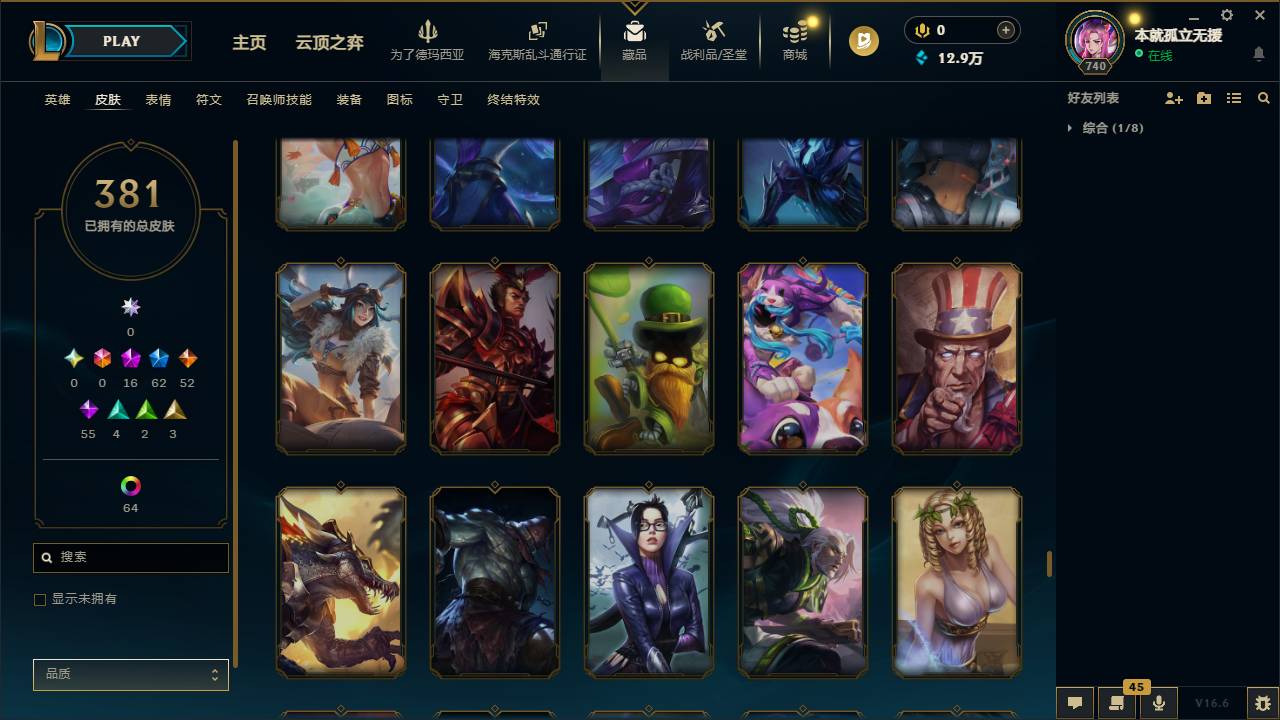
Task: Open the 品质 quality dropdown
Action: point(130,674)
